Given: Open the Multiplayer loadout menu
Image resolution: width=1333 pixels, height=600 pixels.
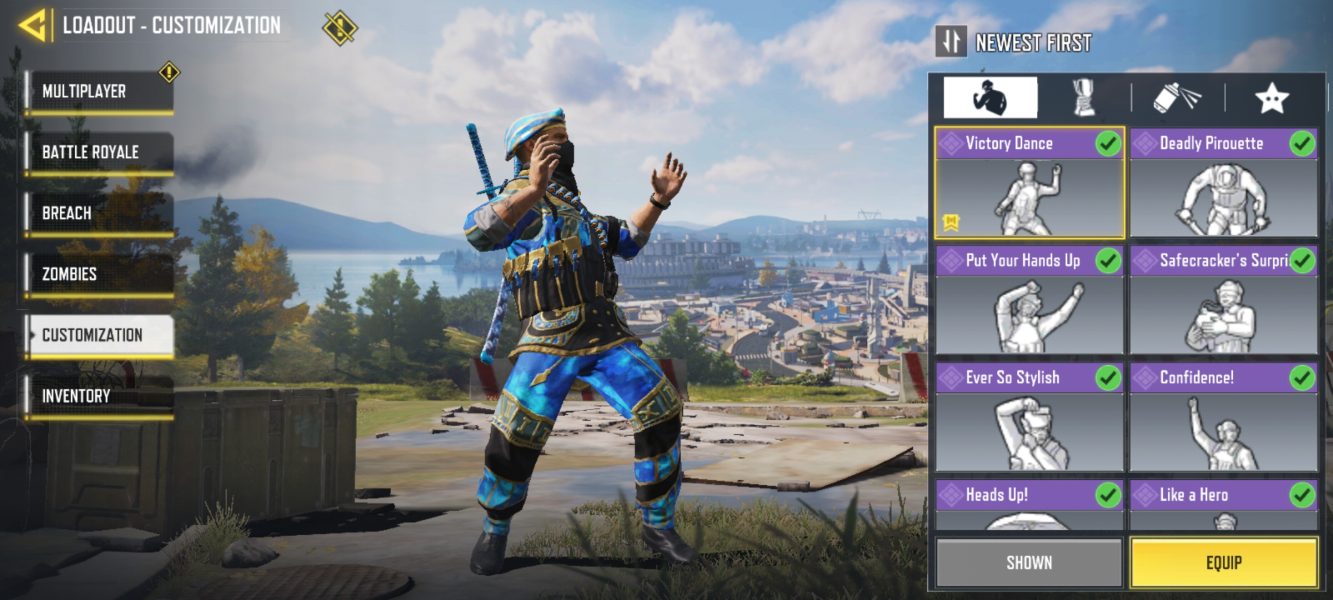Looking at the screenshot, I should (x=98, y=92).
